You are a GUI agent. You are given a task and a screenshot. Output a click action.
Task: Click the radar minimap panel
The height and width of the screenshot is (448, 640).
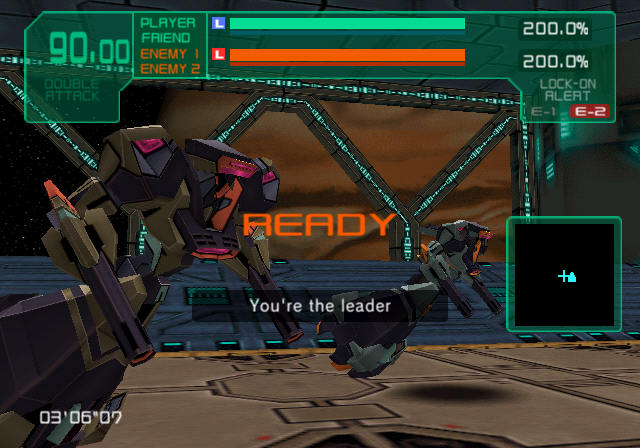pyautogui.click(x=566, y=274)
